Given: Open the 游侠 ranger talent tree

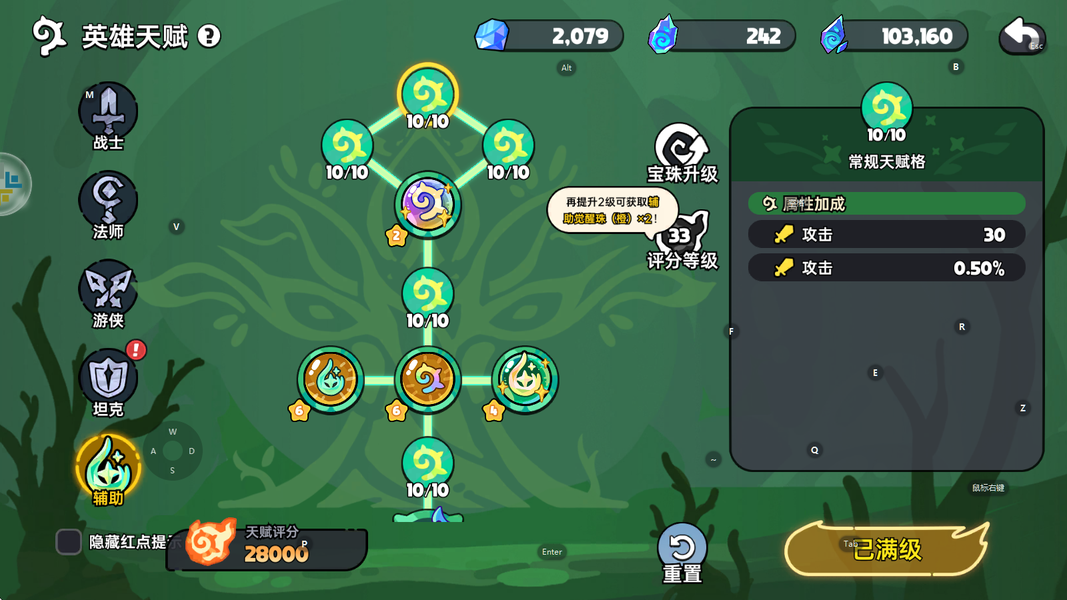Looking at the screenshot, I should pos(108,290).
